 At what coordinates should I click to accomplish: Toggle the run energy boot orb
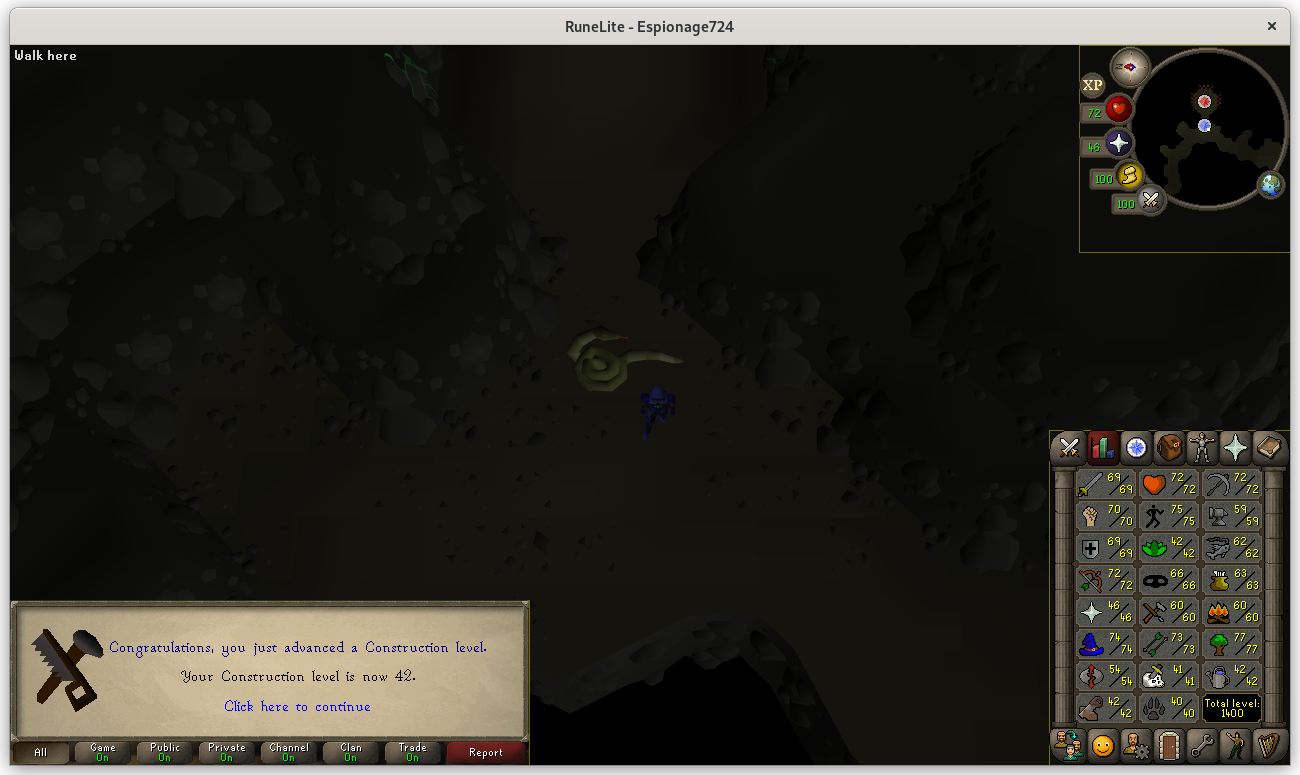[1129, 177]
